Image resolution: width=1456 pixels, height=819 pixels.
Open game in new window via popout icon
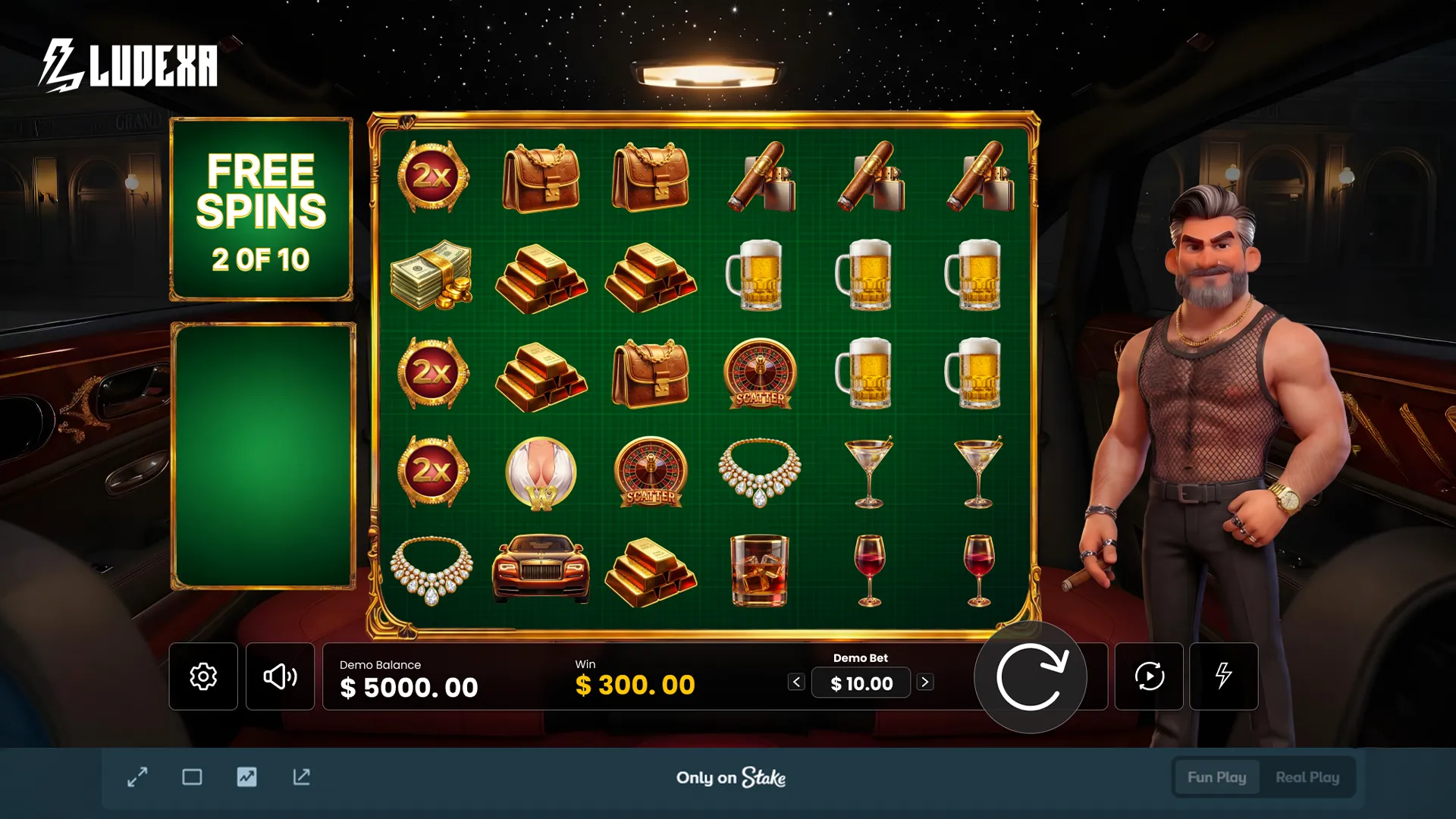tap(301, 777)
